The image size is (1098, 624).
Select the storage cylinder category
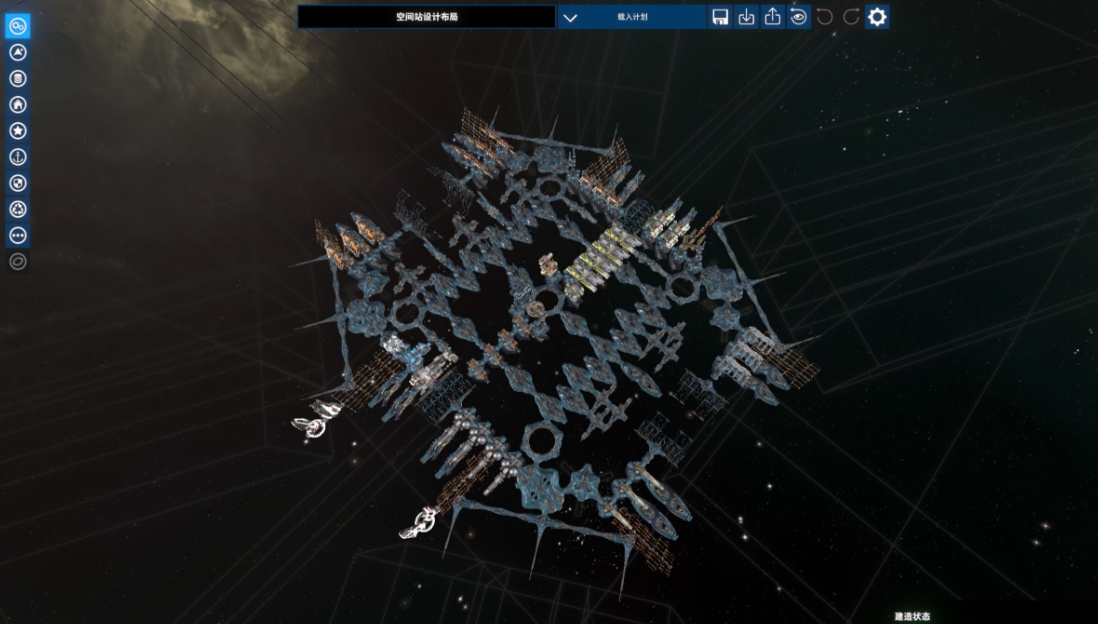(x=17, y=78)
